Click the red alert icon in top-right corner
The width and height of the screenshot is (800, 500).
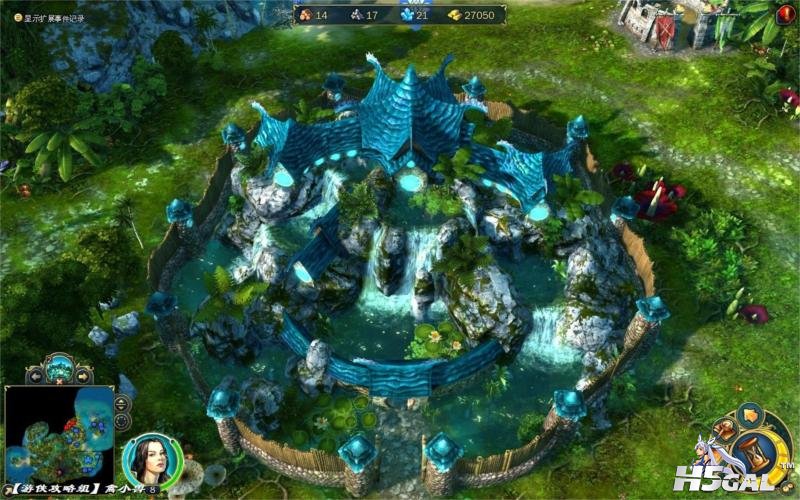click(788, 10)
